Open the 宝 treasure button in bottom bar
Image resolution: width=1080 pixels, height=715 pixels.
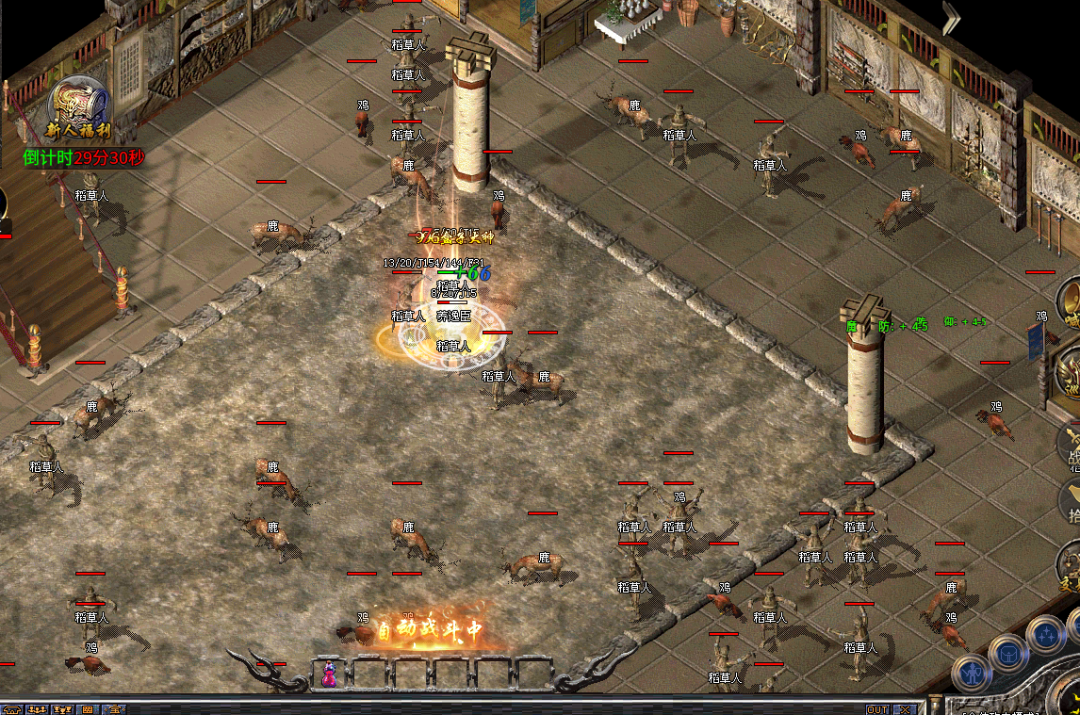point(116,709)
